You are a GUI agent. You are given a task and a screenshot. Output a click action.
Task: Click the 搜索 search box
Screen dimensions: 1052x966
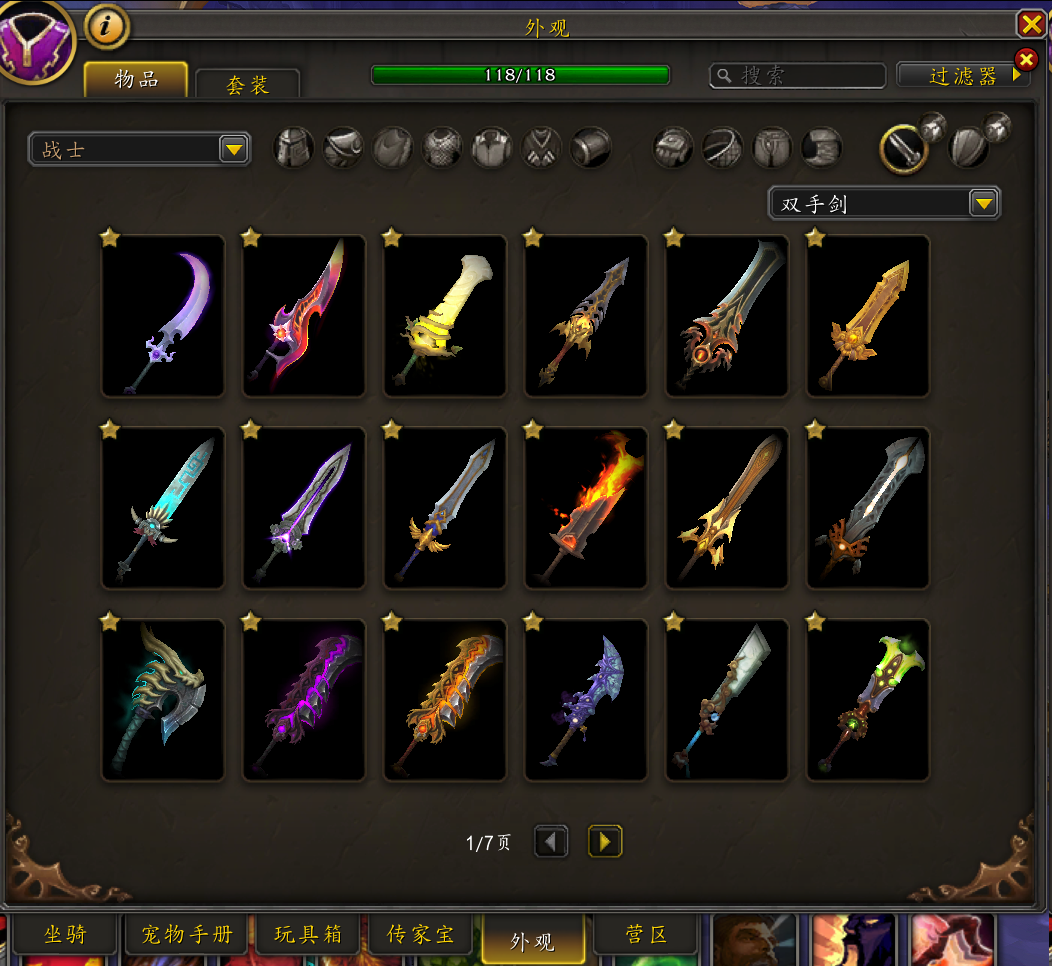[798, 76]
